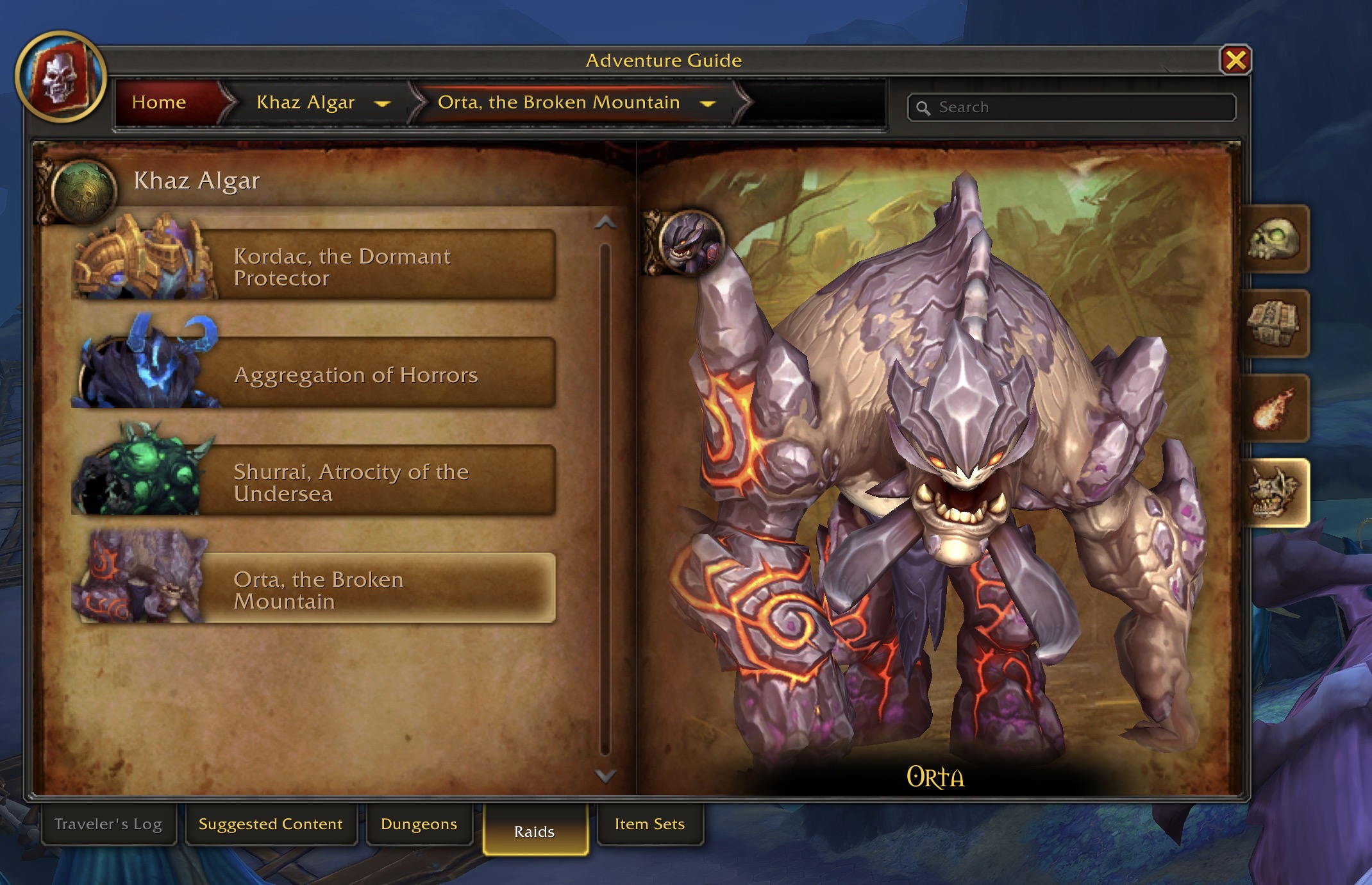Go to the Home breadcrumb
This screenshot has width=1372, height=885.
(159, 103)
